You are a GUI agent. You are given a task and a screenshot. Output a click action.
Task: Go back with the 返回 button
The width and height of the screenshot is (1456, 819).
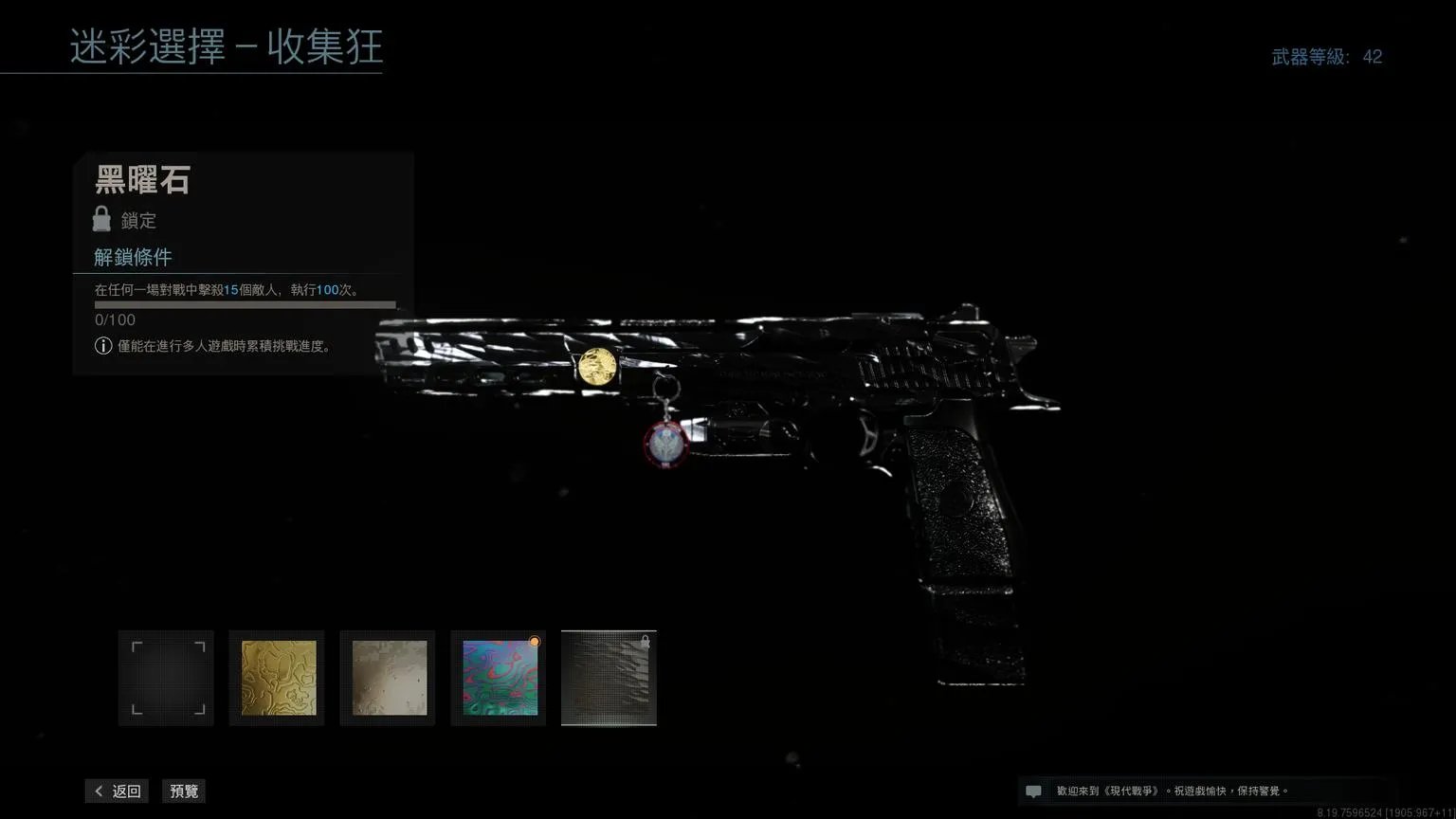tap(117, 792)
